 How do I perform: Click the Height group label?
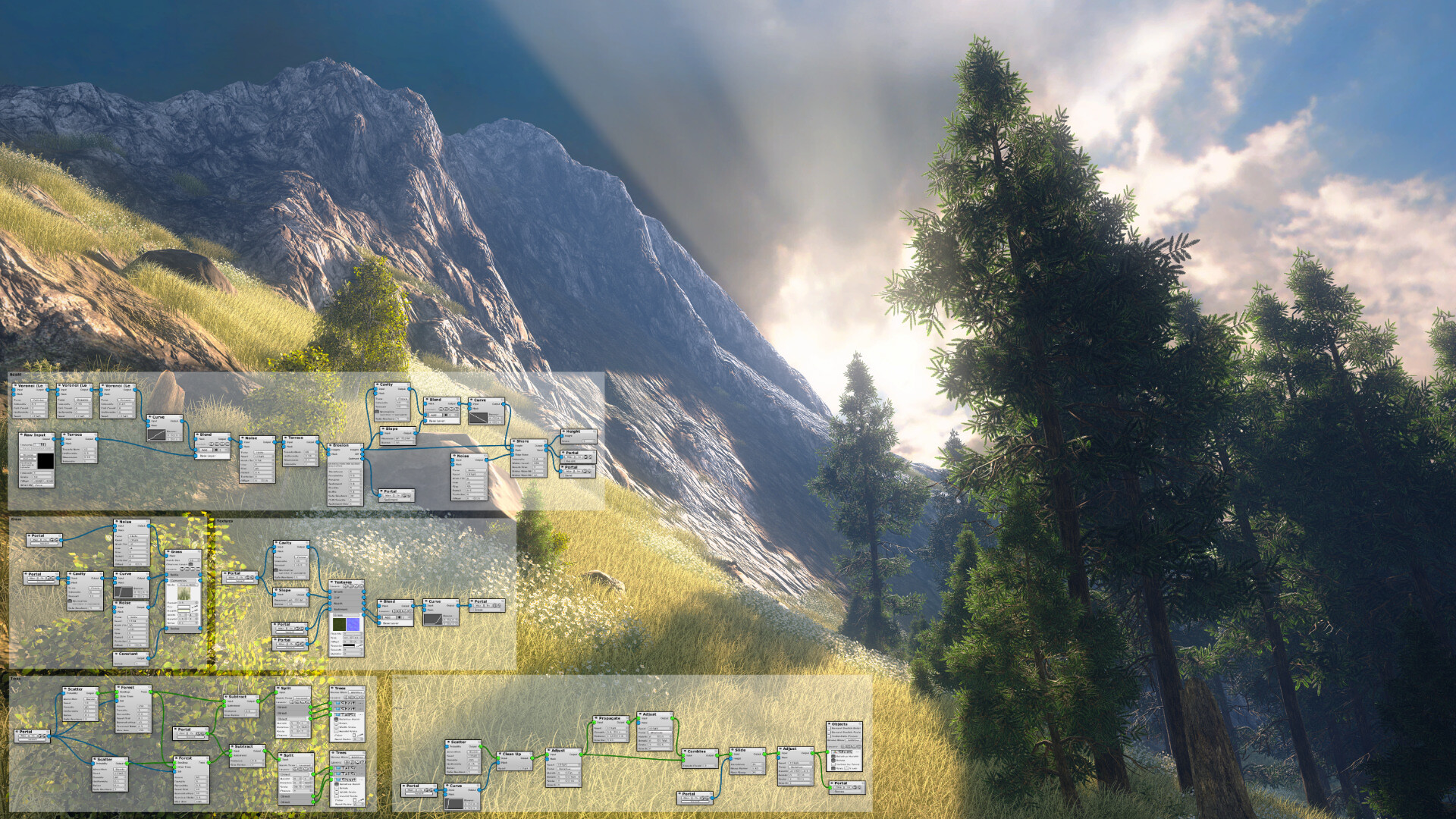[14, 375]
